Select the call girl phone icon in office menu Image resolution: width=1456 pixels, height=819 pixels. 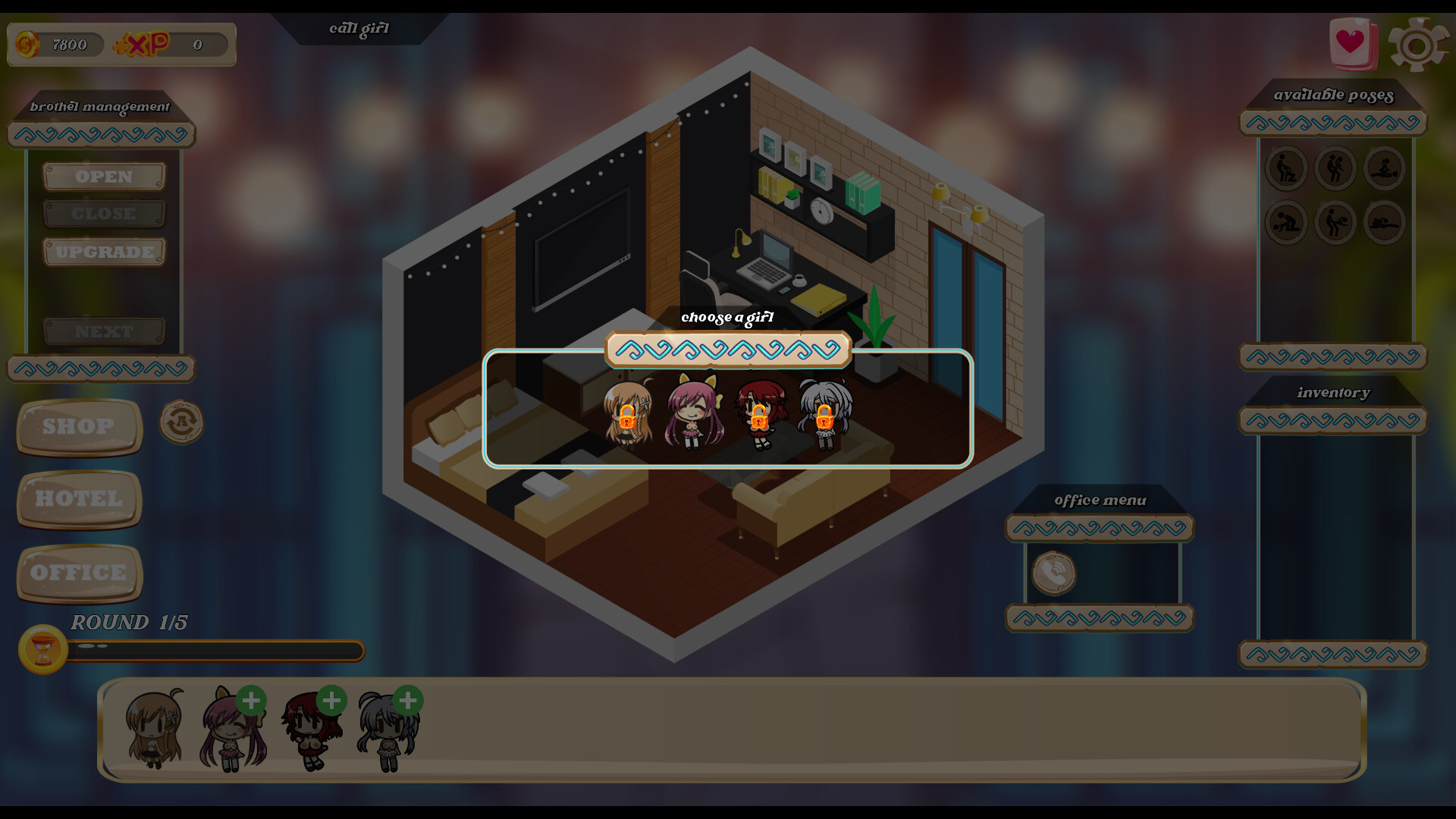(x=1054, y=574)
